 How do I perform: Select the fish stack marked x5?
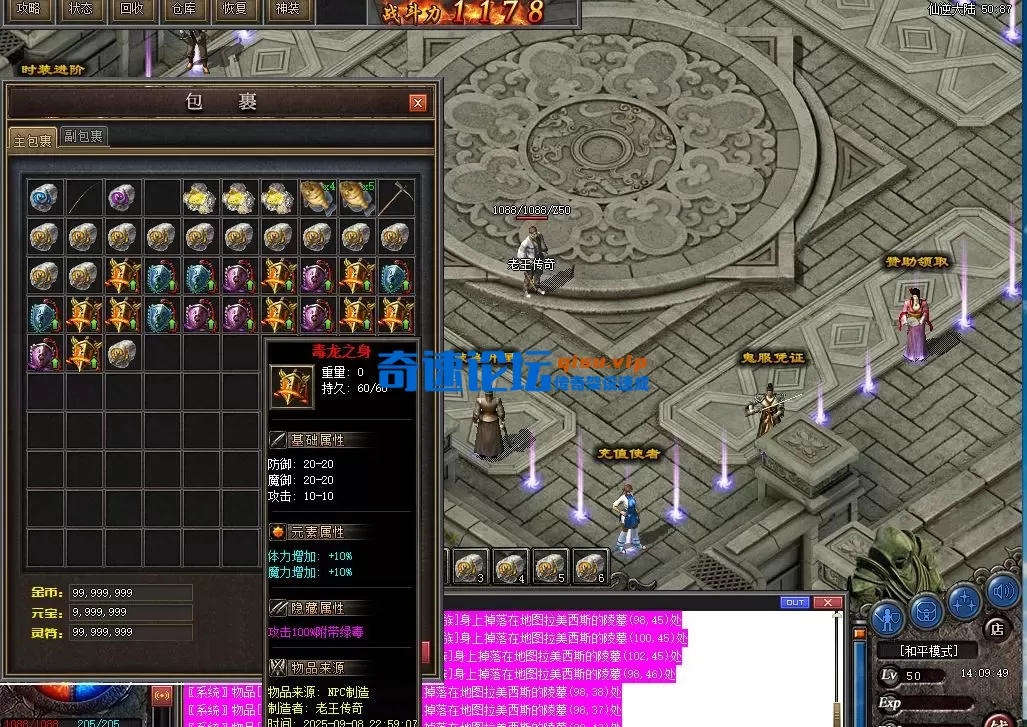tap(356, 197)
